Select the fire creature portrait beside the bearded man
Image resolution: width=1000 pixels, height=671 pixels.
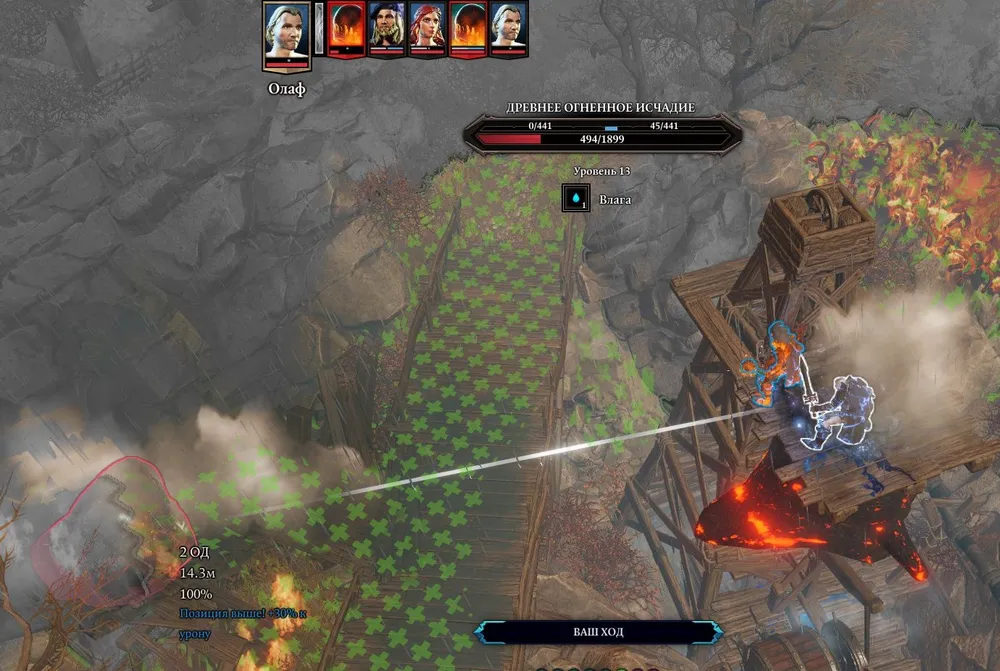click(345, 27)
